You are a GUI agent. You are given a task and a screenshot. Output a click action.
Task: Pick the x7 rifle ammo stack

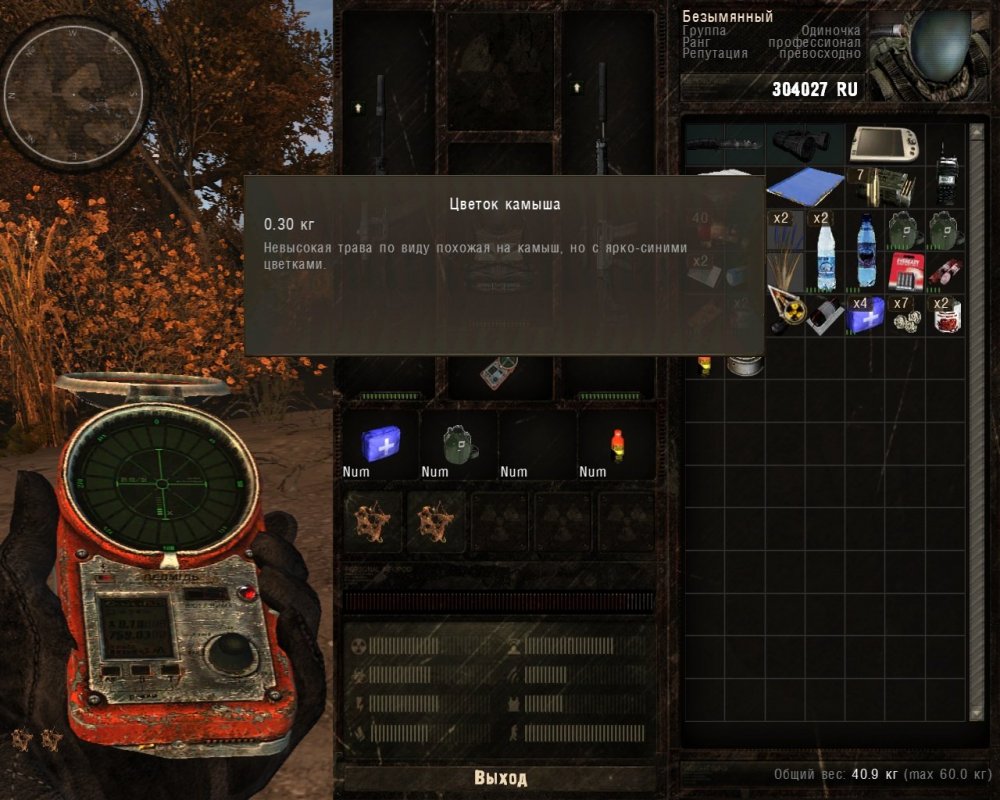click(884, 186)
